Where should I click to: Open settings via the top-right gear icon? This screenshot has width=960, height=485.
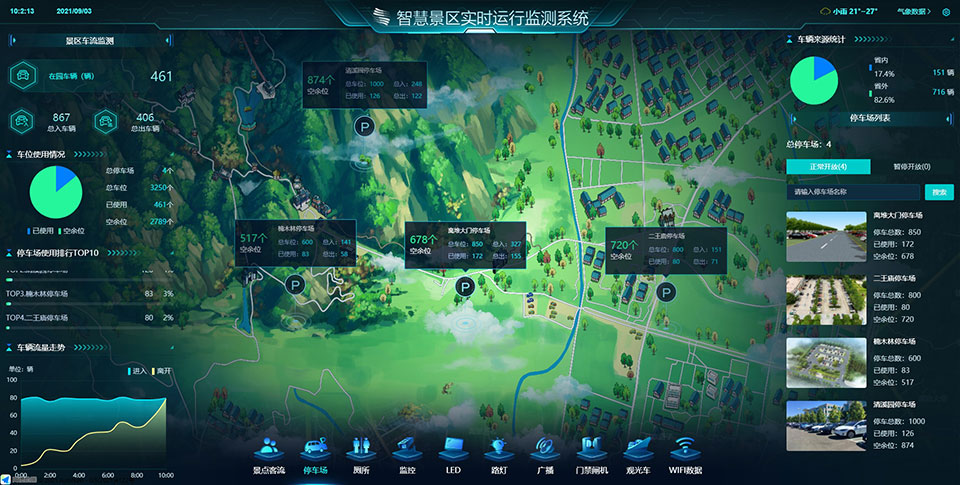946,12
